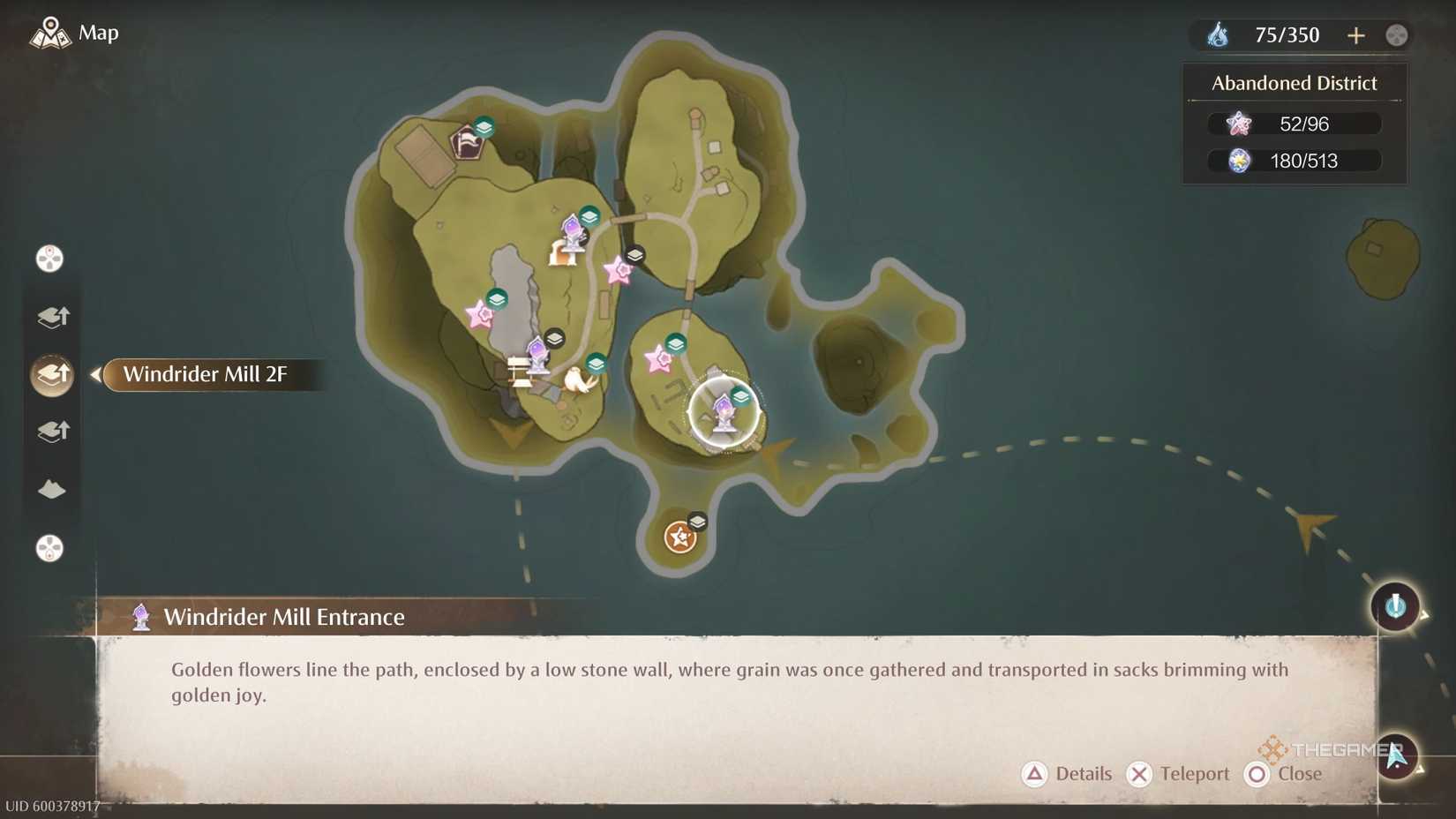Click the microphone icon above the watermark
Image resolution: width=1456 pixels, height=819 pixels.
click(x=1394, y=606)
